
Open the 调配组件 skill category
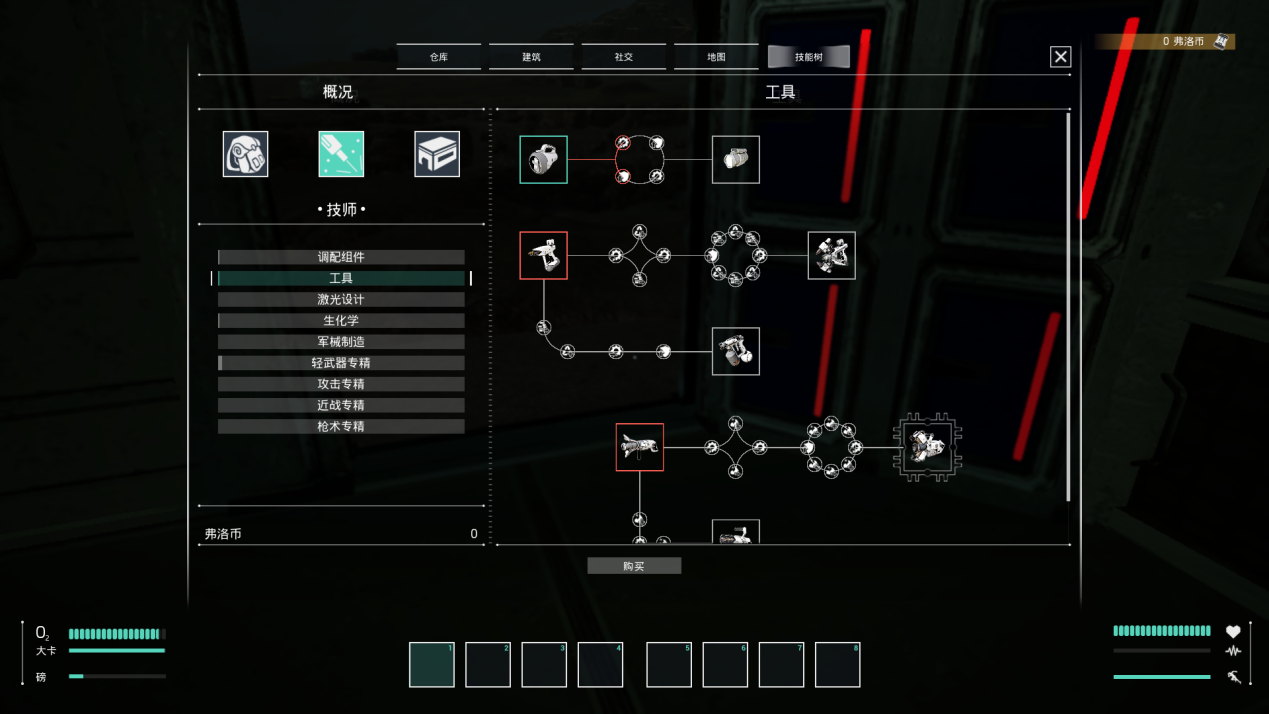point(341,257)
